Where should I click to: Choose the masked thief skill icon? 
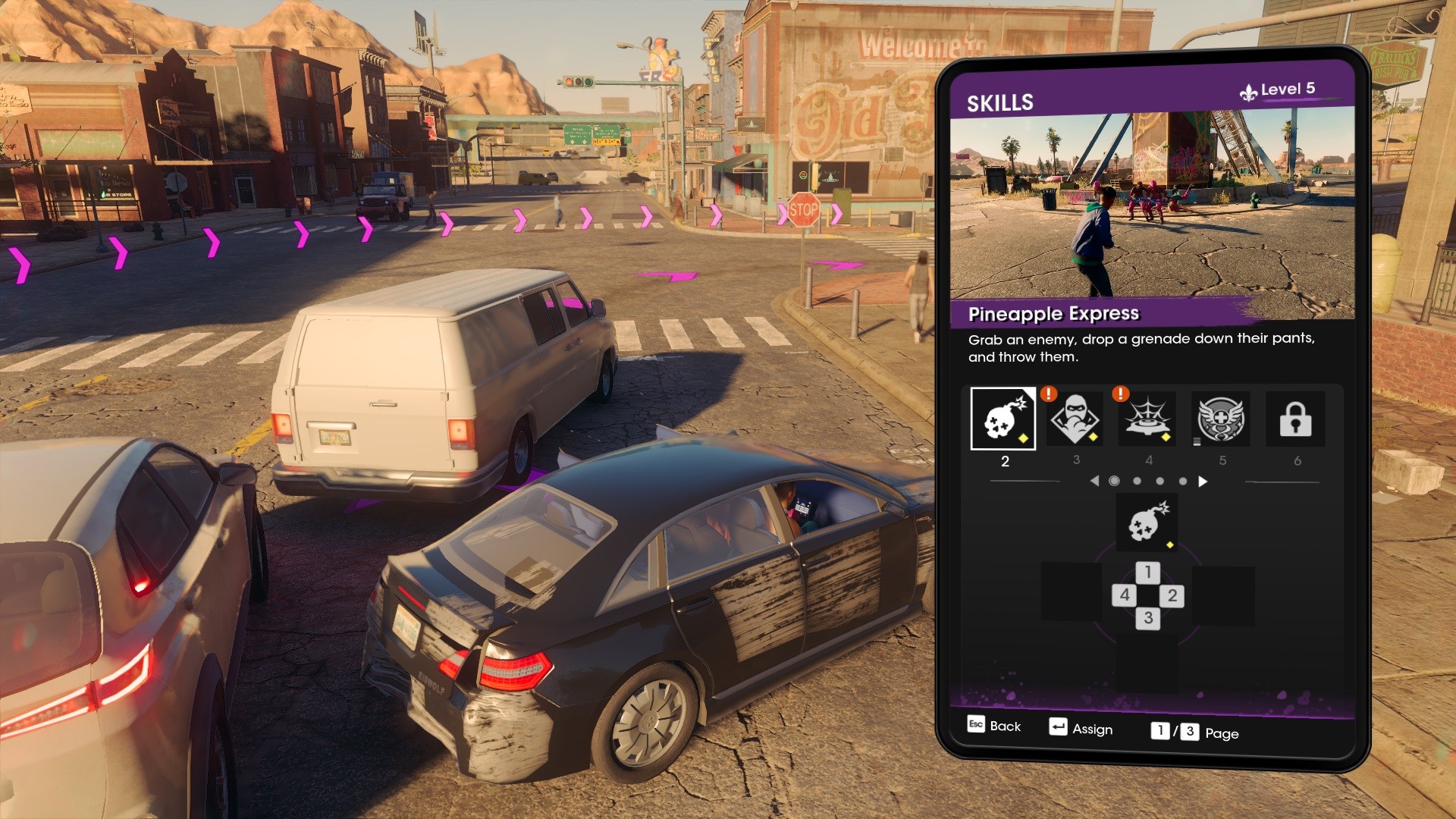tap(1075, 419)
